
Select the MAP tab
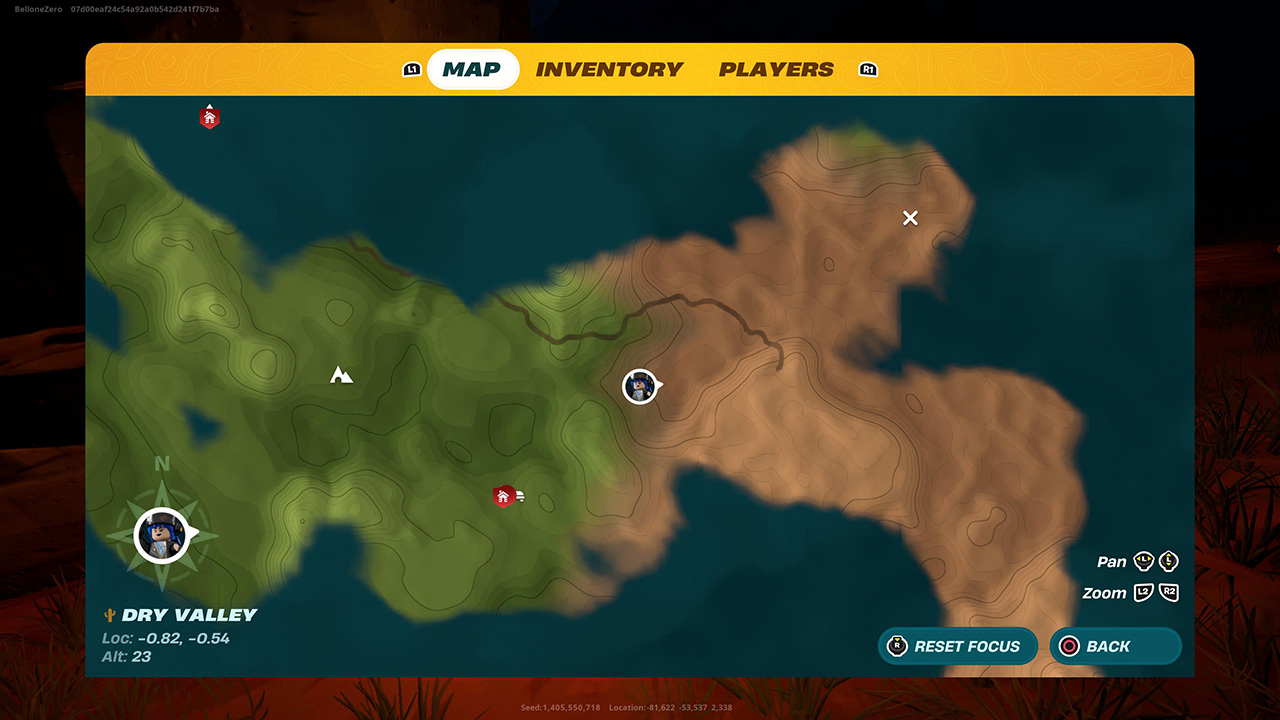click(x=472, y=69)
